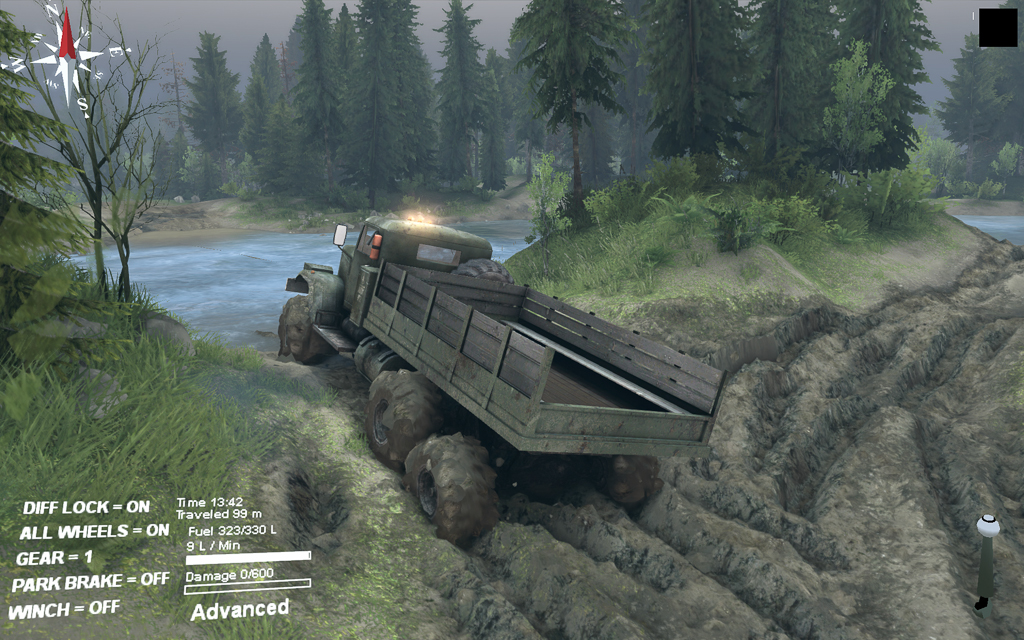This screenshot has height=640, width=1024.
Task: Select the gear shifter stick icon
Action: click(x=987, y=562)
